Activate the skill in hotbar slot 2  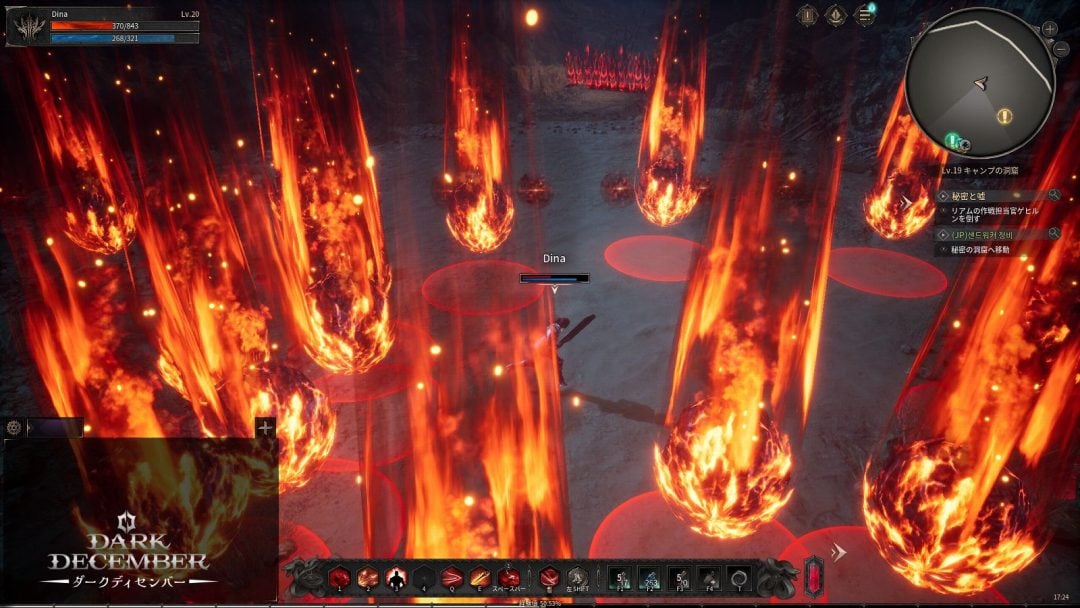point(368,577)
